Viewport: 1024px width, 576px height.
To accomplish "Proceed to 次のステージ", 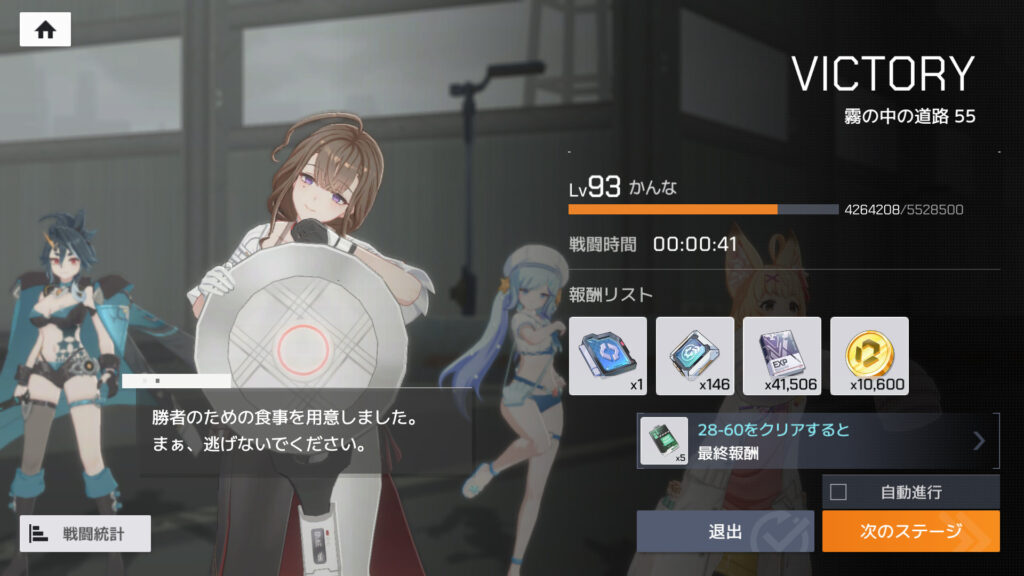I will pyautogui.click(x=910, y=531).
